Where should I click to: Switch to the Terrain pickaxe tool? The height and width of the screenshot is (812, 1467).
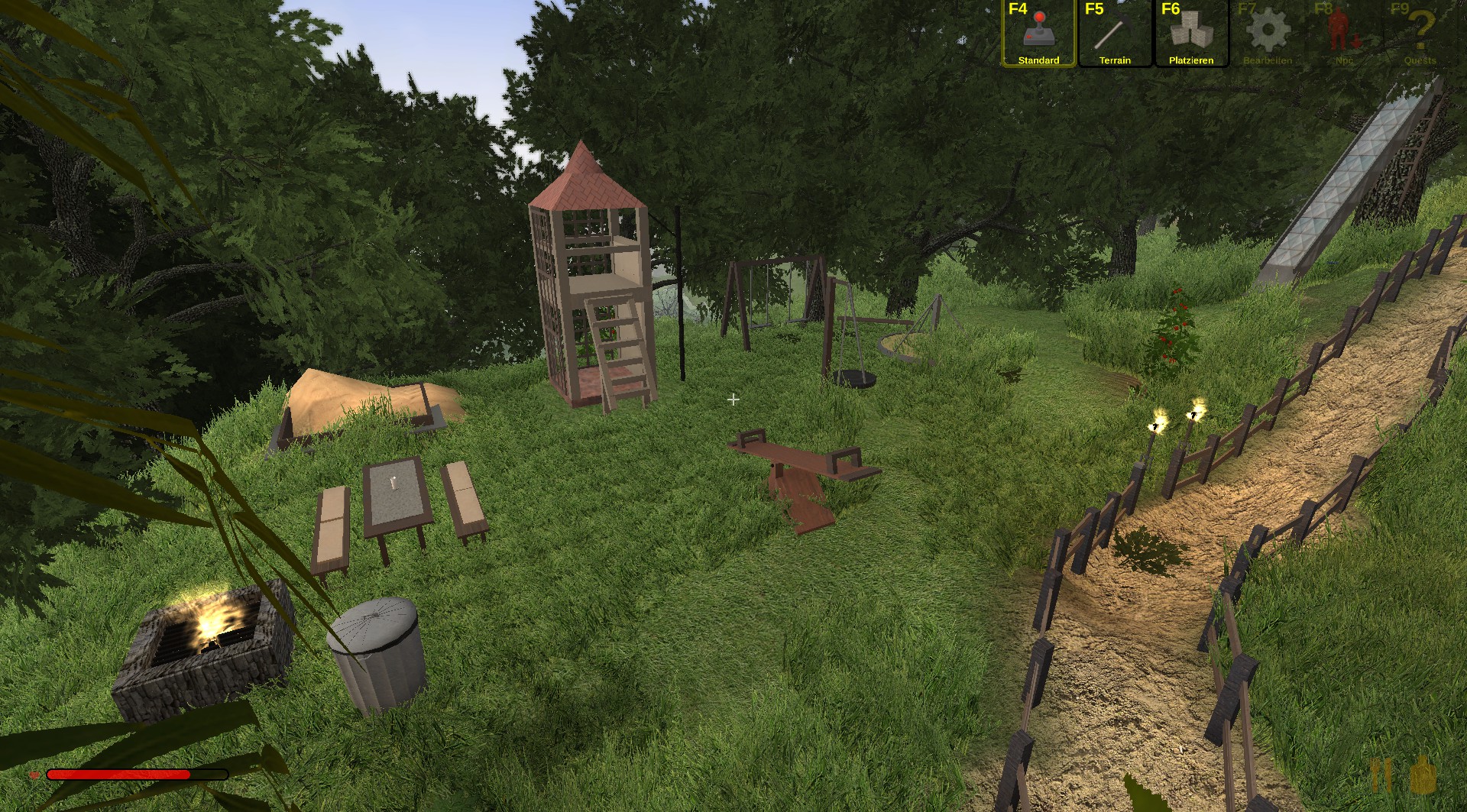1115,34
